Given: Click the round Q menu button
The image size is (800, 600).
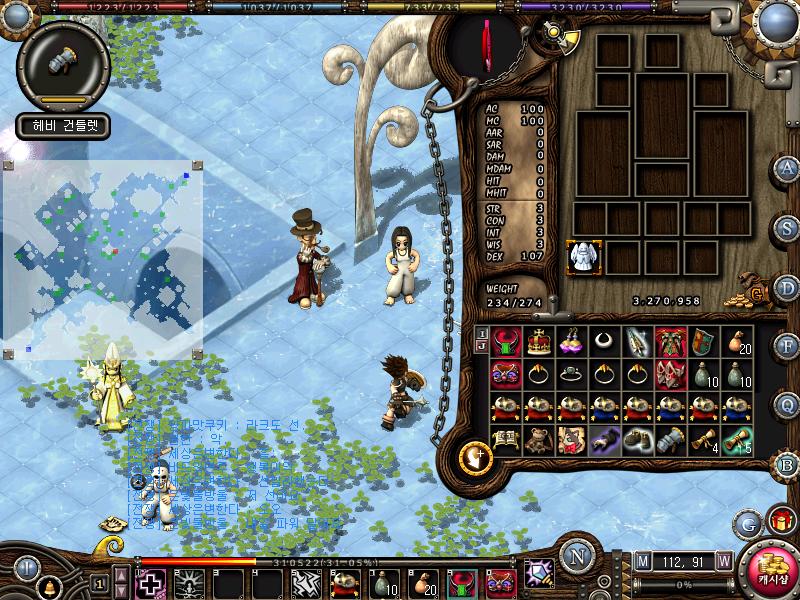Looking at the screenshot, I should pos(788,406).
